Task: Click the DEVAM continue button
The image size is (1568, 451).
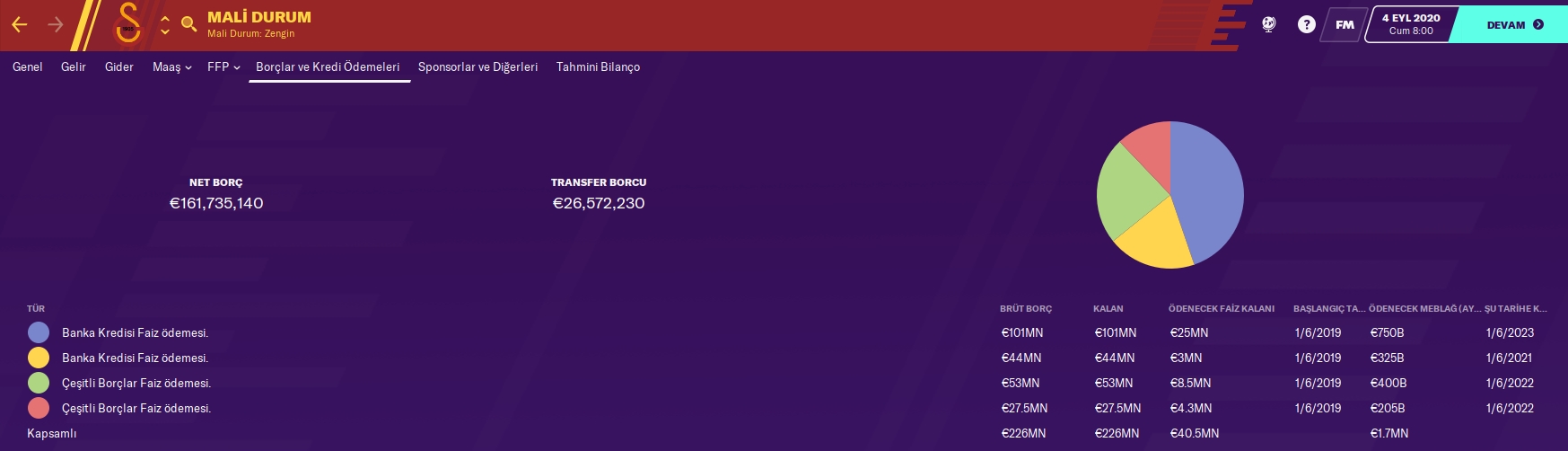Action: click(x=1514, y=25)
